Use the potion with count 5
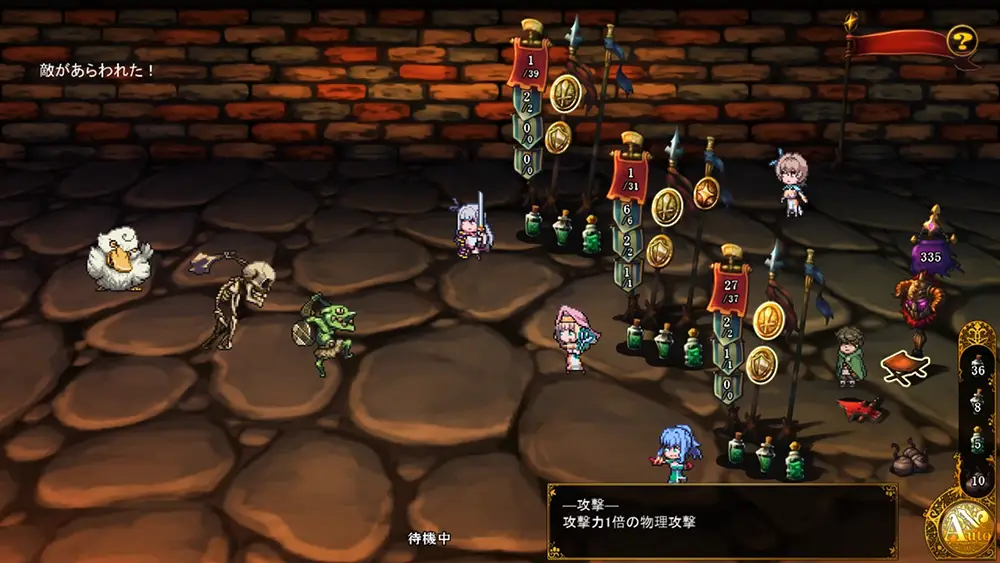Image resolution: width=1000 pixels, height=563 pixels. tap(978, 441)
